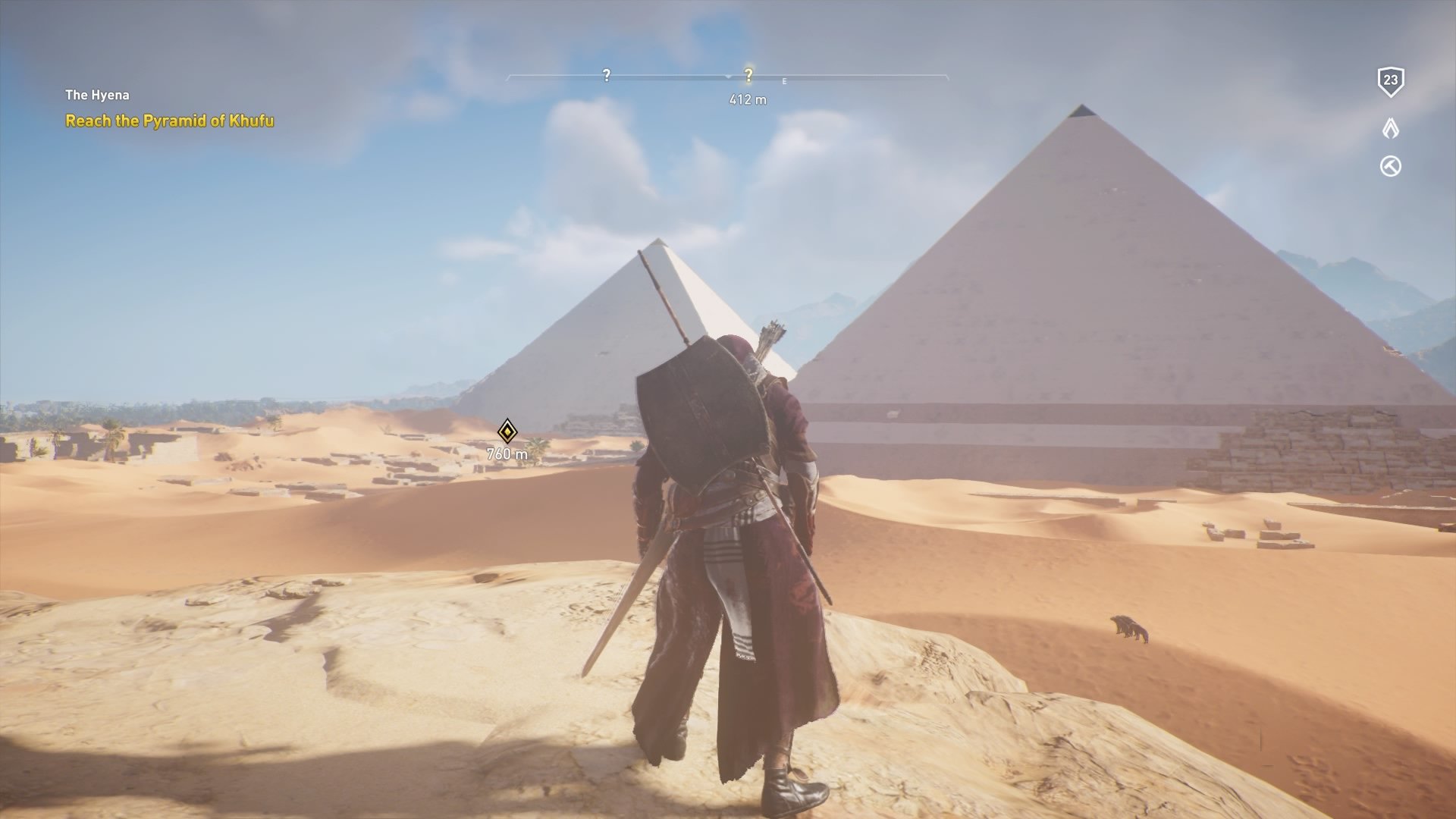The width and height of the screenshot is (1456, 819).
Task: Select the center chevron on the compass bar
Action: pyautogui.click(x=729, y=76)
